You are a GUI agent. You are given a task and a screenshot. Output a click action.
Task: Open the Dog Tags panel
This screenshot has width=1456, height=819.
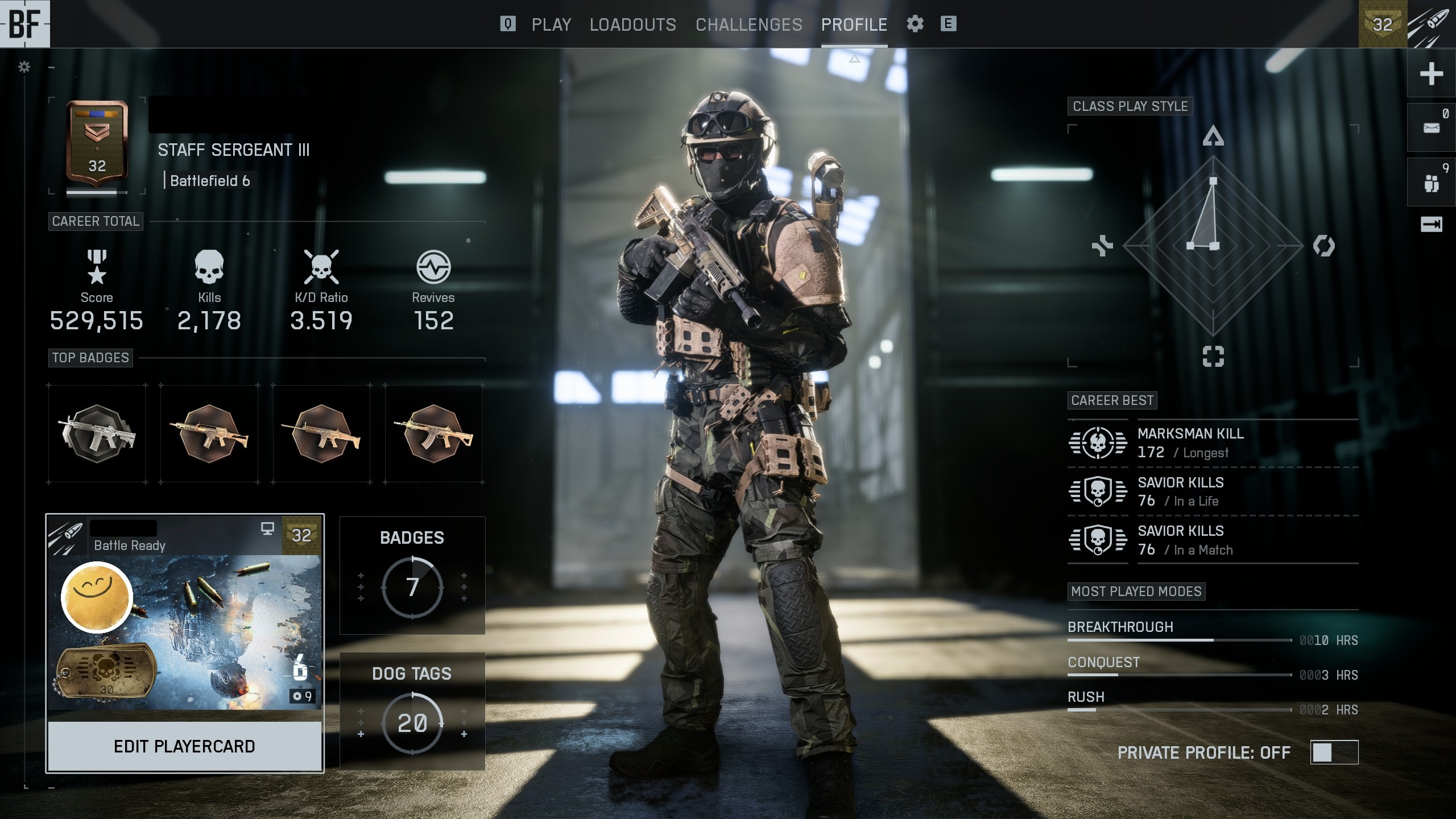pos(412,711)
